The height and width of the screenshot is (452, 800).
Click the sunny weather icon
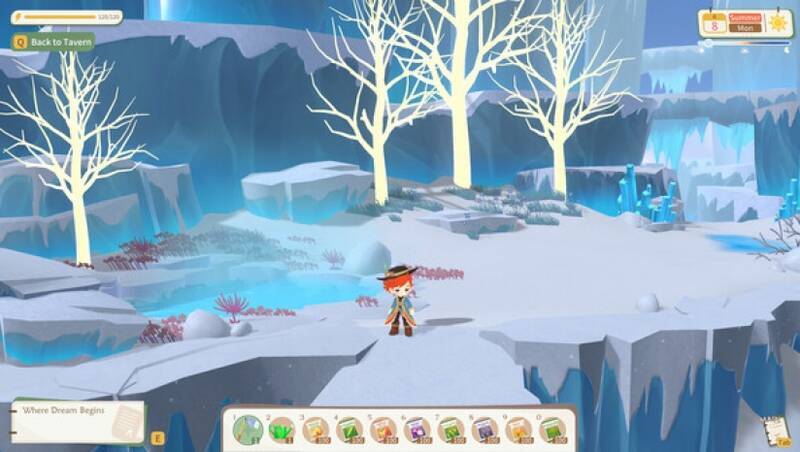(778, 22)
